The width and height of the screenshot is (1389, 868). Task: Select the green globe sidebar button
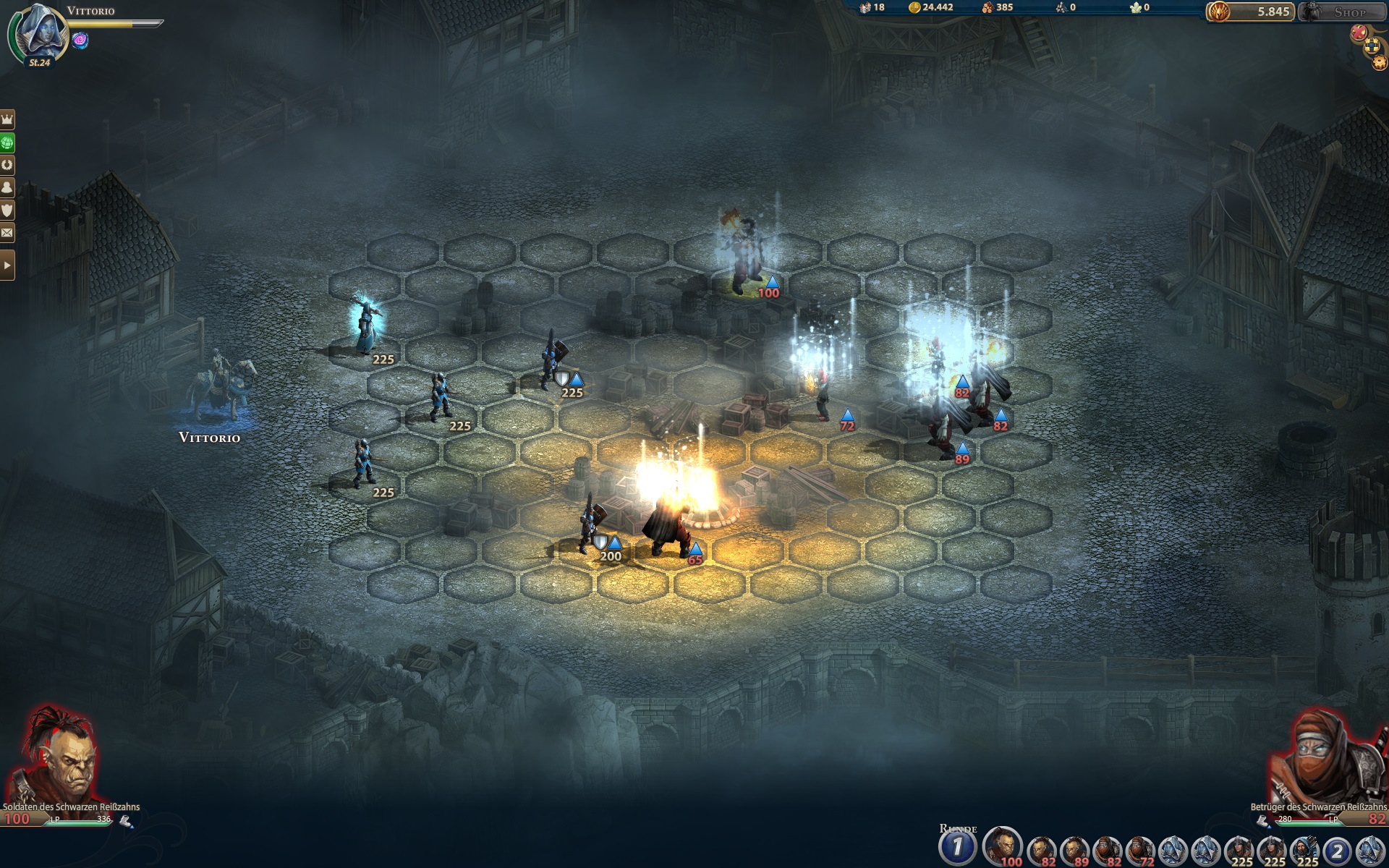pos(7,142)
